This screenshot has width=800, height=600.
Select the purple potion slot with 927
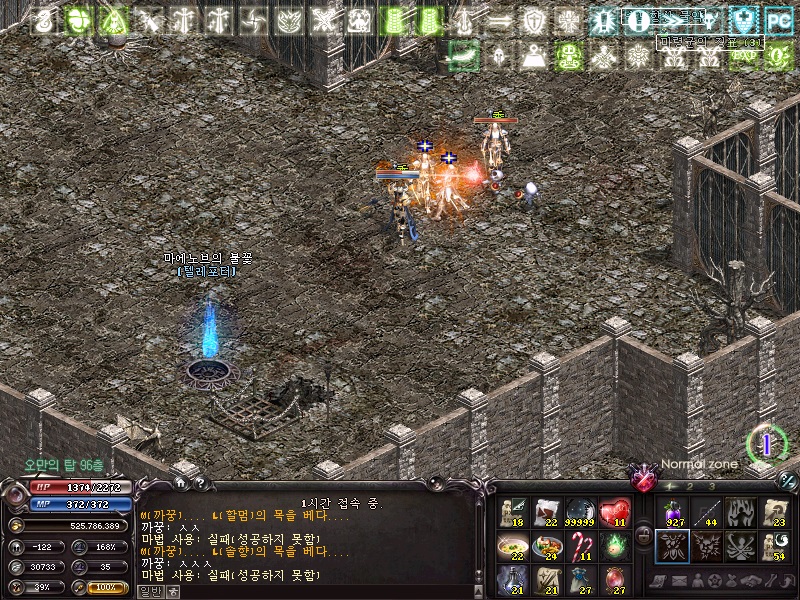coord(672,512)
